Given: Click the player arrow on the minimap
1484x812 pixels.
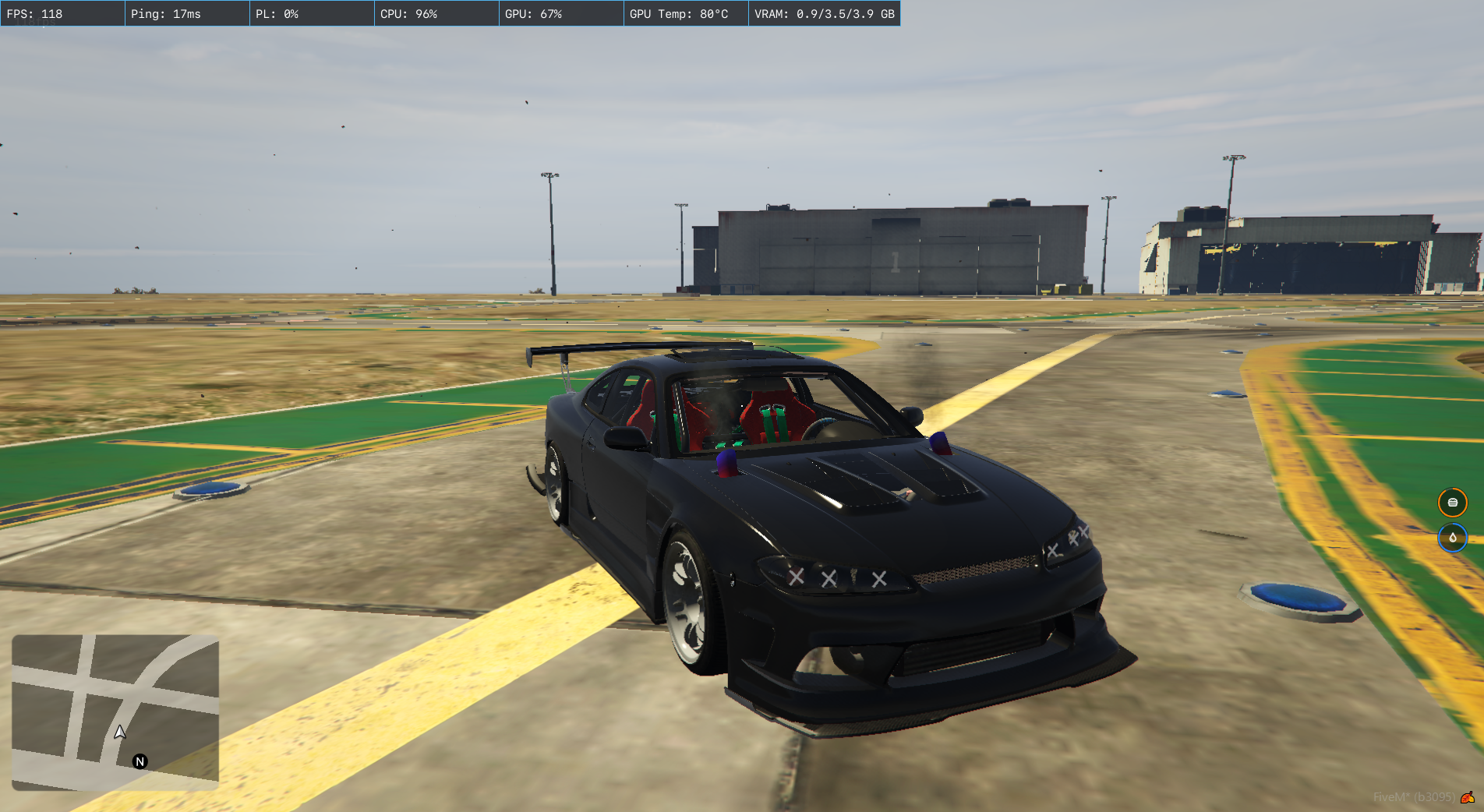Looking at the screenshot, I should 120,732.
